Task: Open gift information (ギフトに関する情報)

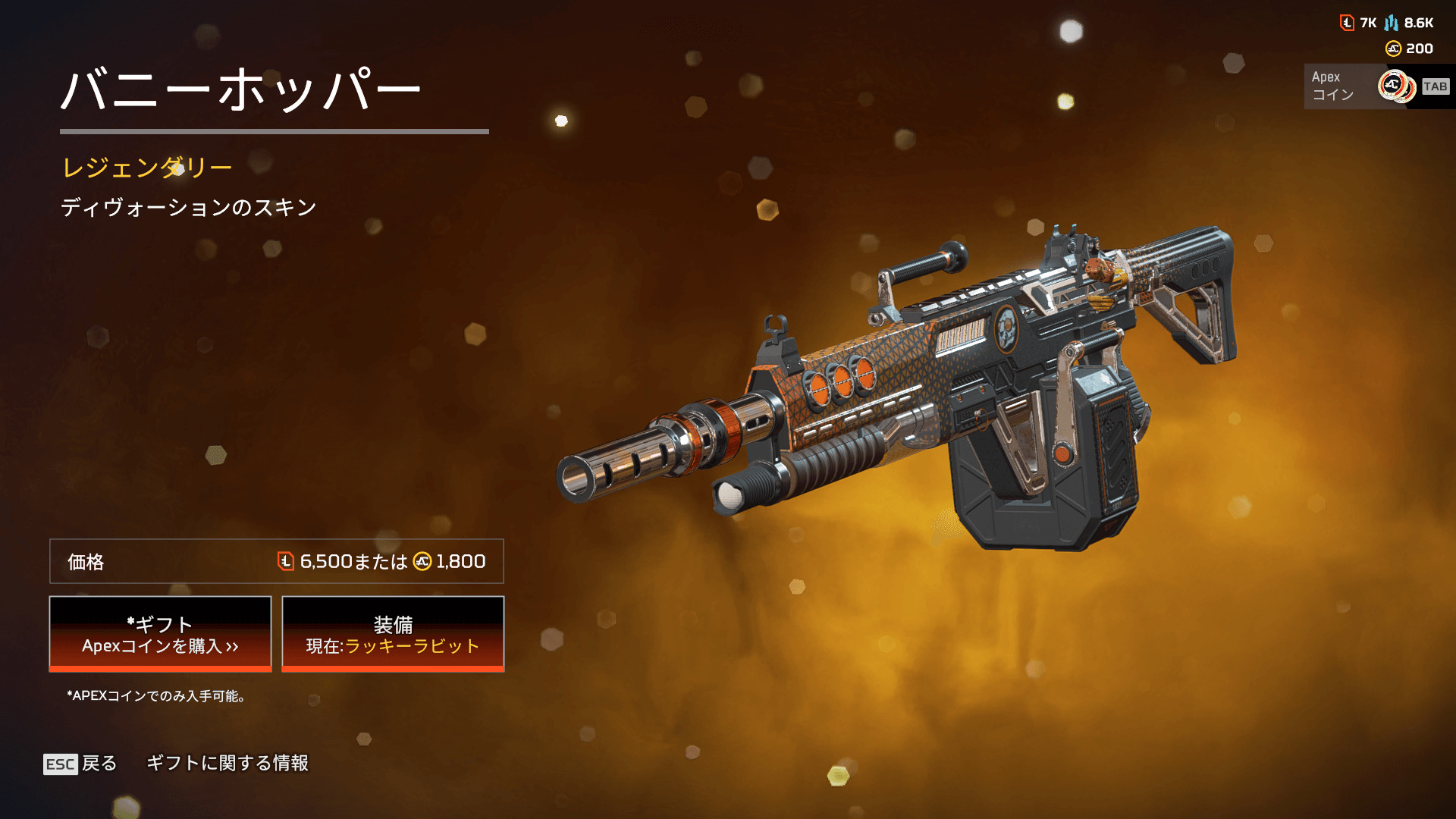Action: point(227,763)
